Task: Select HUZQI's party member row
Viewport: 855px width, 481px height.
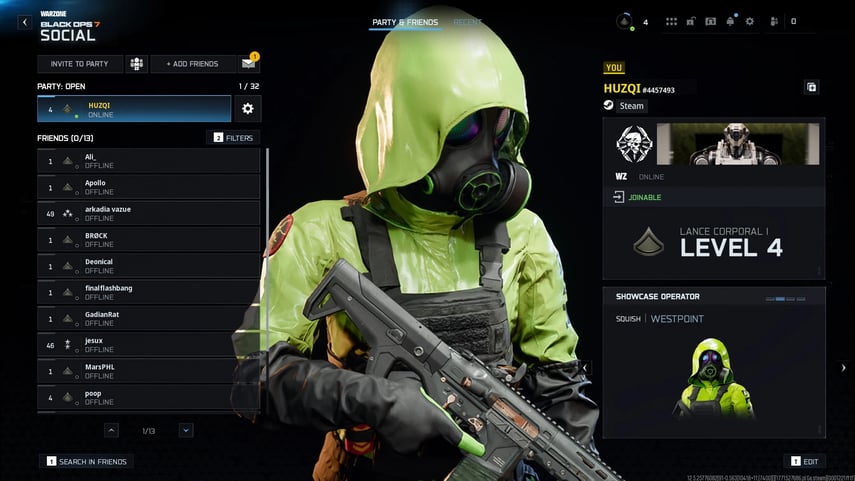Action: coord(134,108)
